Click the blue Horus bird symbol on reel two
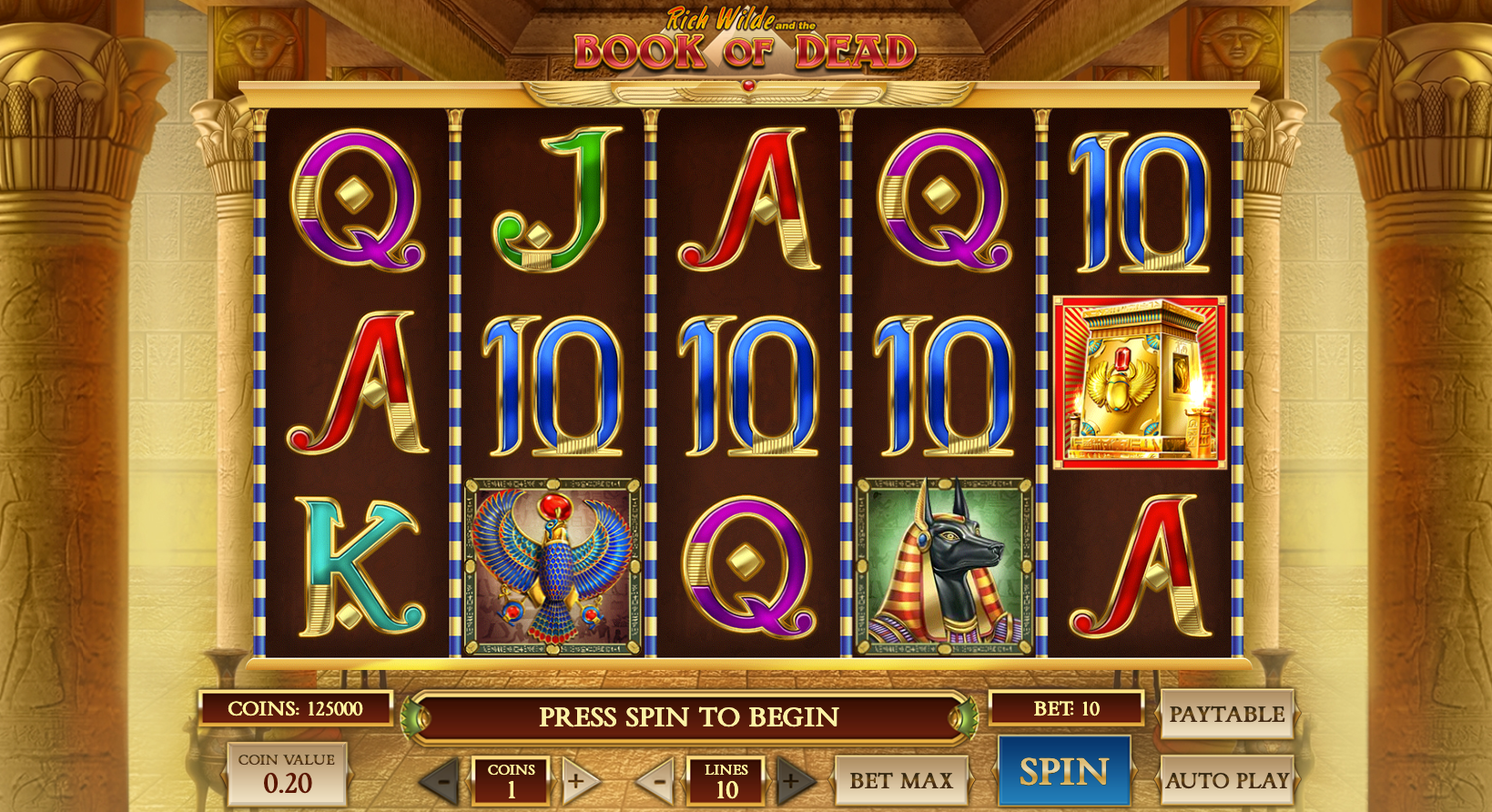 (551, 563)
